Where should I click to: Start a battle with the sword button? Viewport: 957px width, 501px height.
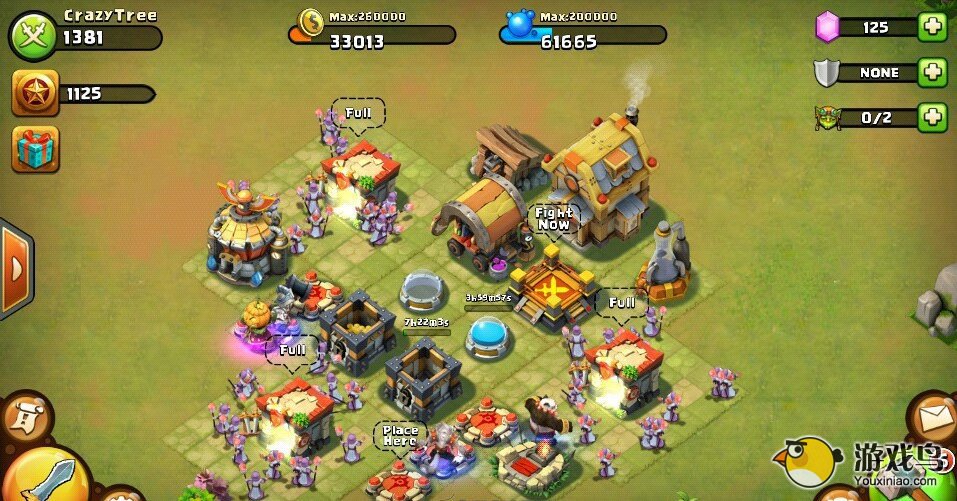coord(37,477)
